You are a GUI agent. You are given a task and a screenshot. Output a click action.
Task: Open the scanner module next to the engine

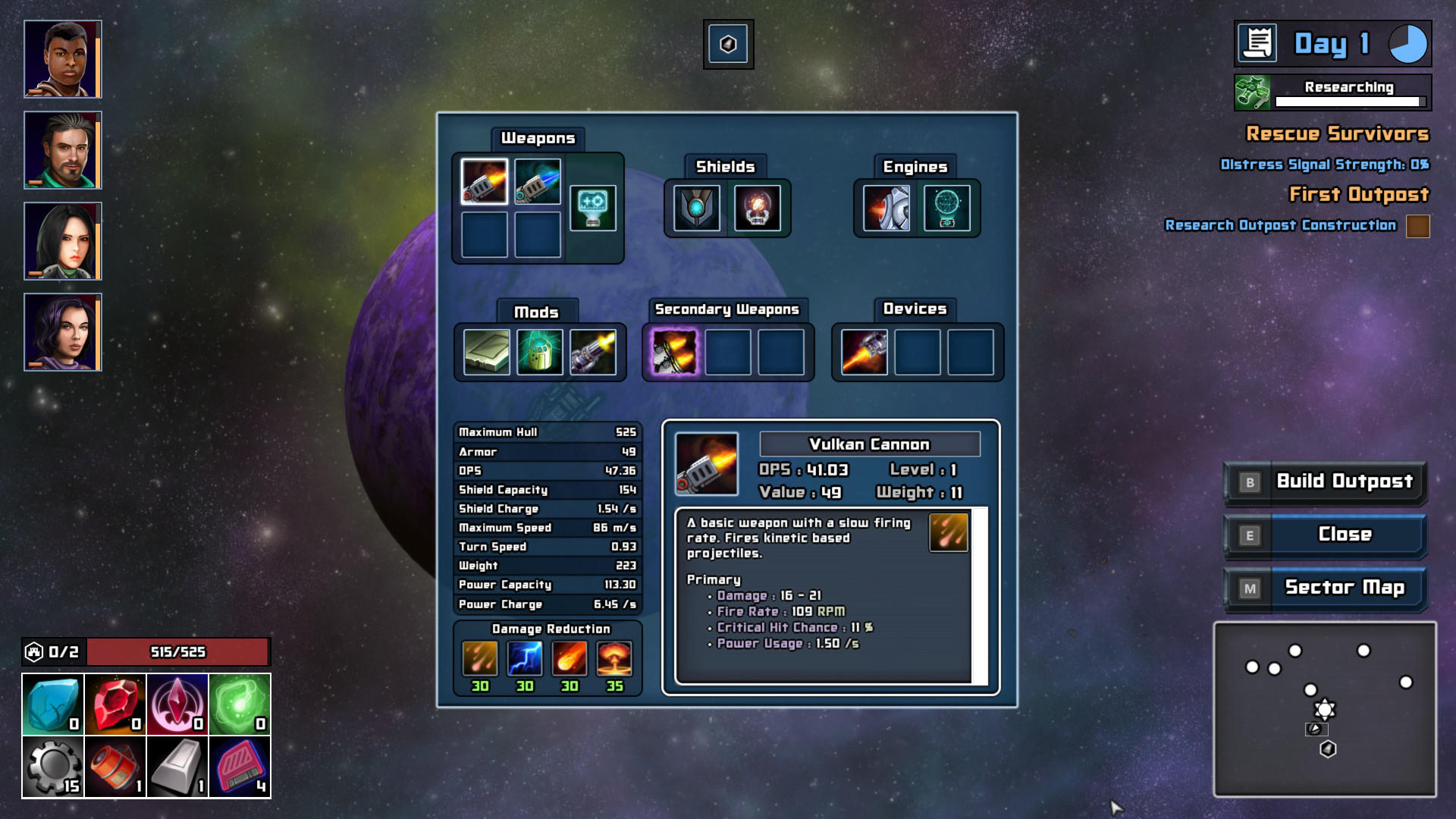tap(946, 209)
